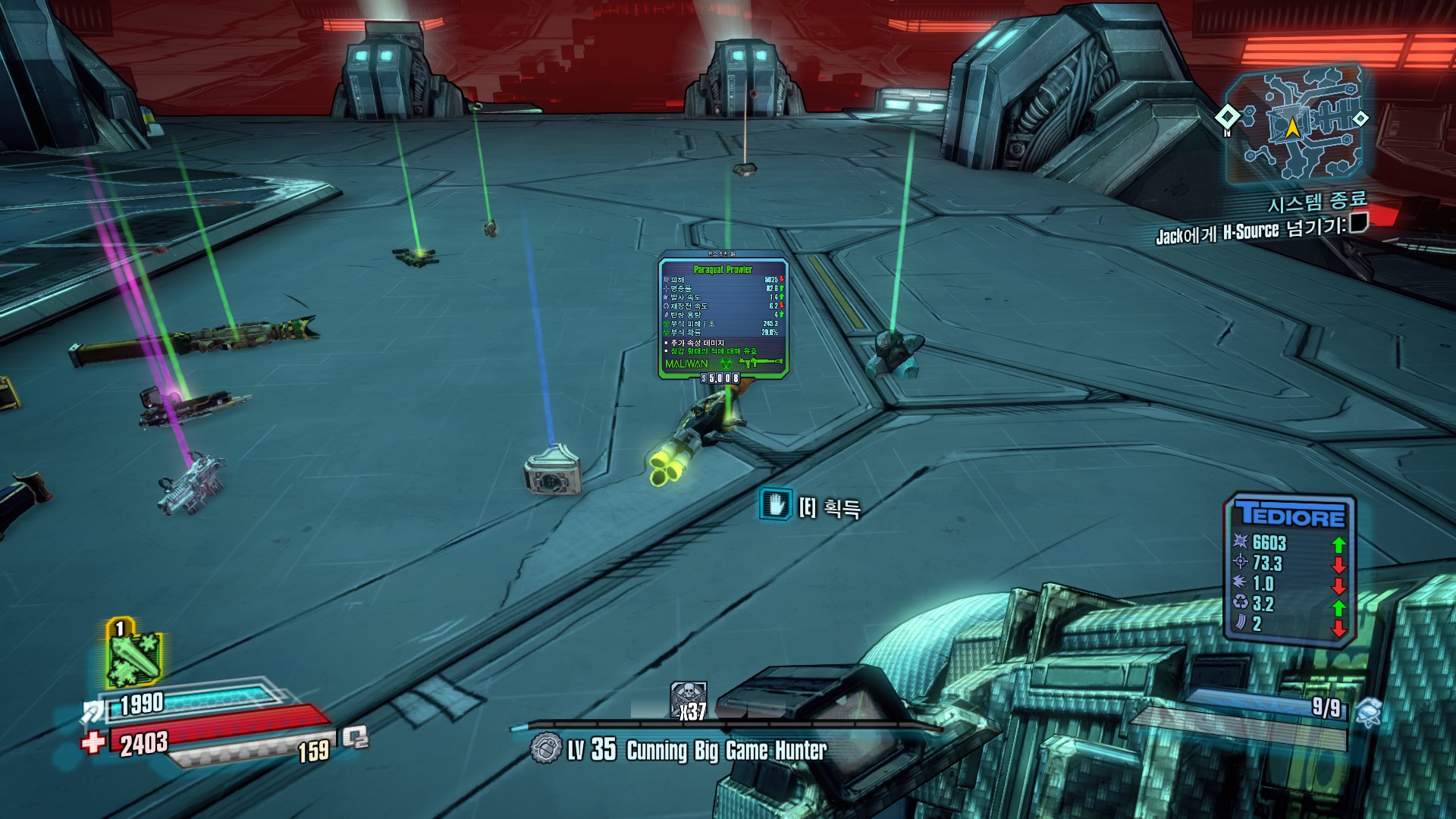This screenshot has width=1456, height=819.
Task: Tick the Jack H-Source objective checkbox
Action: pos(1359,223)
